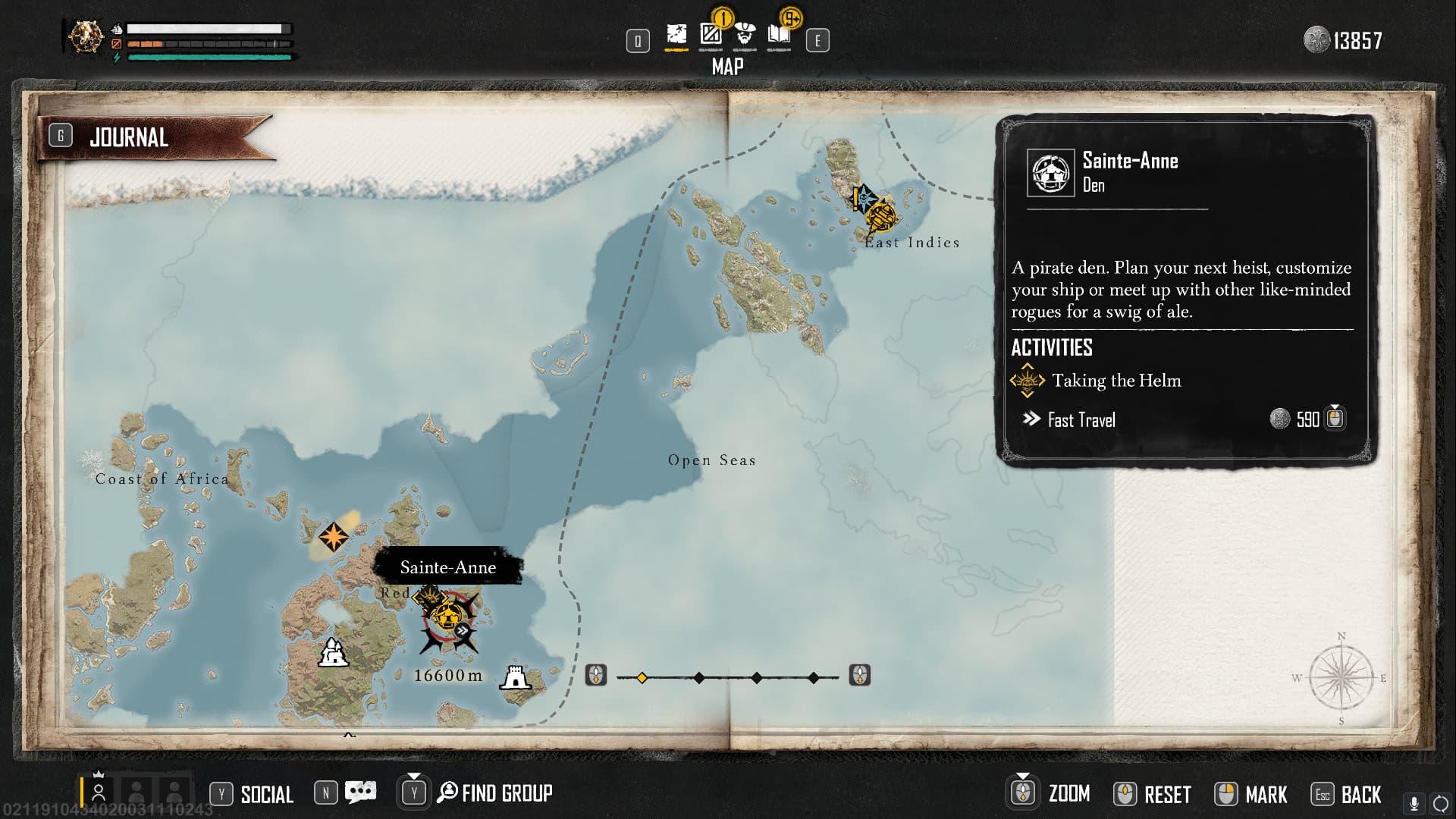
Task: Select the orange compass star map marker
Action: coord(333,537)
